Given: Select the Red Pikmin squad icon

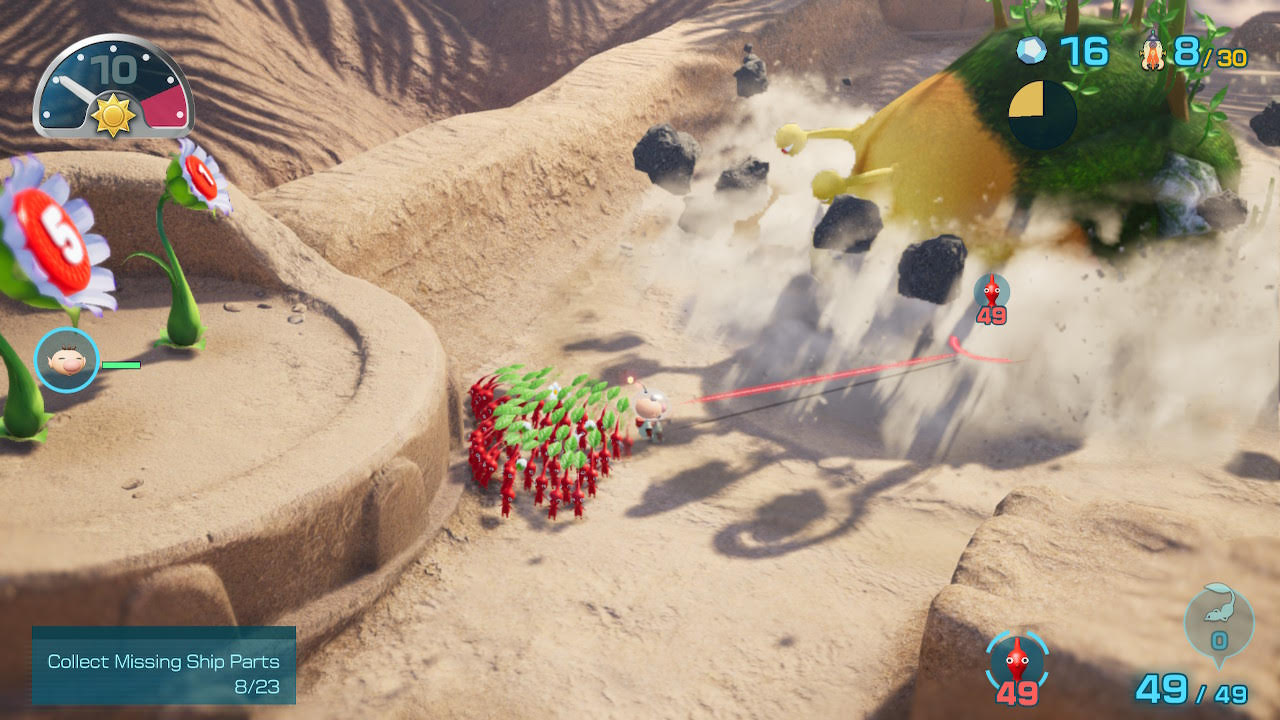Looking at the screenshot, I should (x=1017, y=661).
